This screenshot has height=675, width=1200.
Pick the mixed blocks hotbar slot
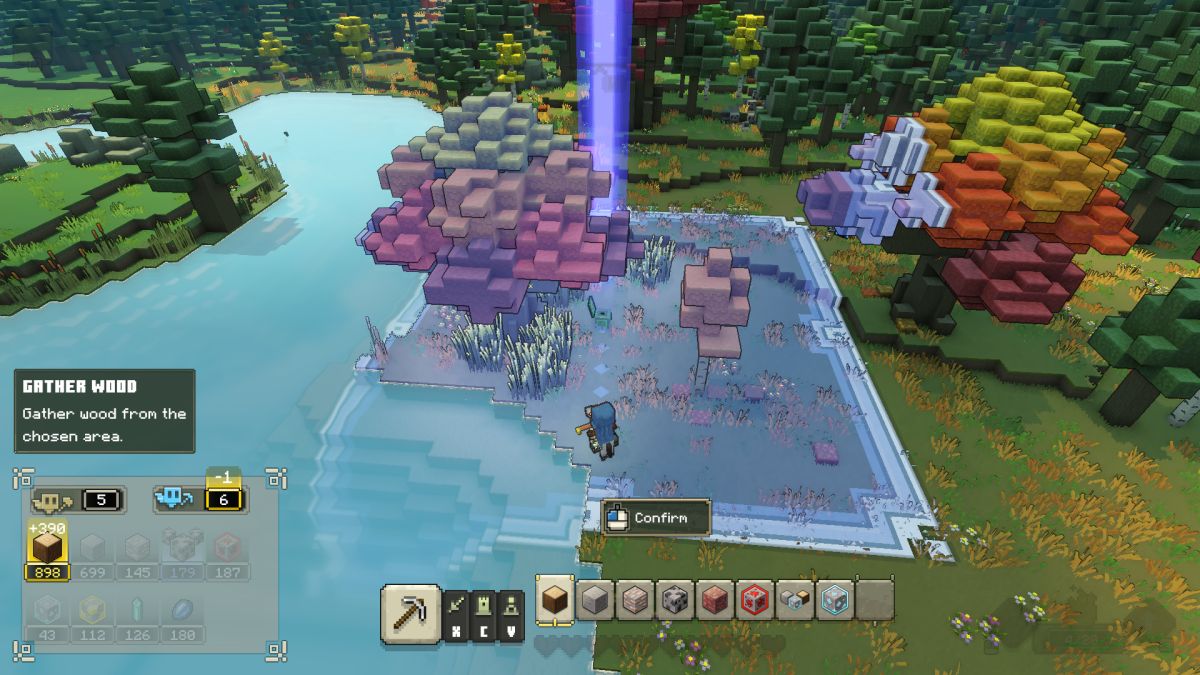point(796,600)
